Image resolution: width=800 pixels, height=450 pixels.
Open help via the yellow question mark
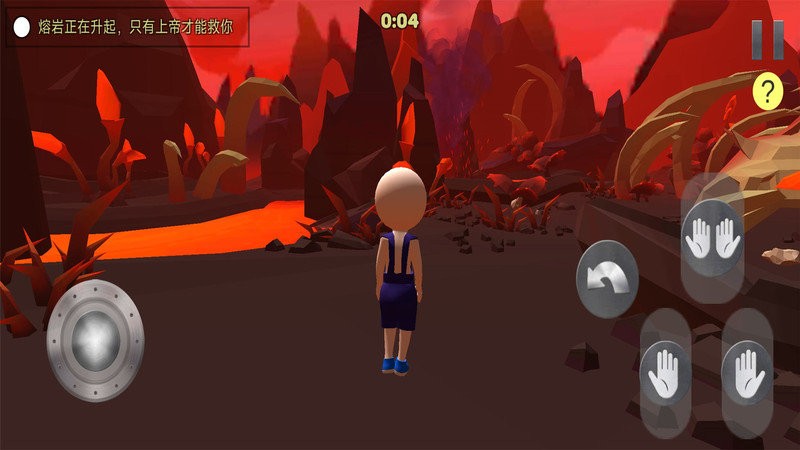pos(768,93)
